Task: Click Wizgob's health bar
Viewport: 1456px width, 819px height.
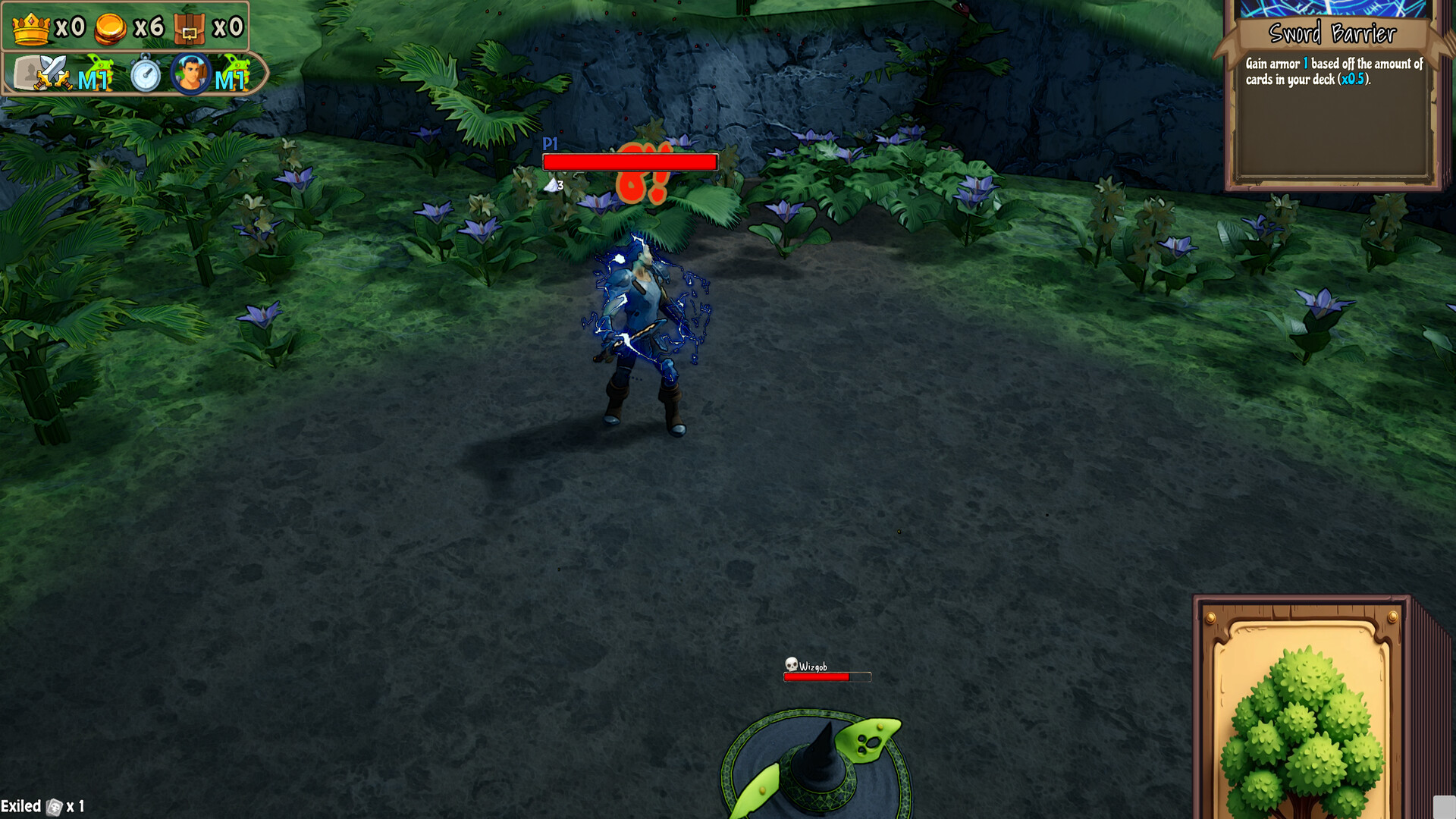Action: tap(825, 677)
